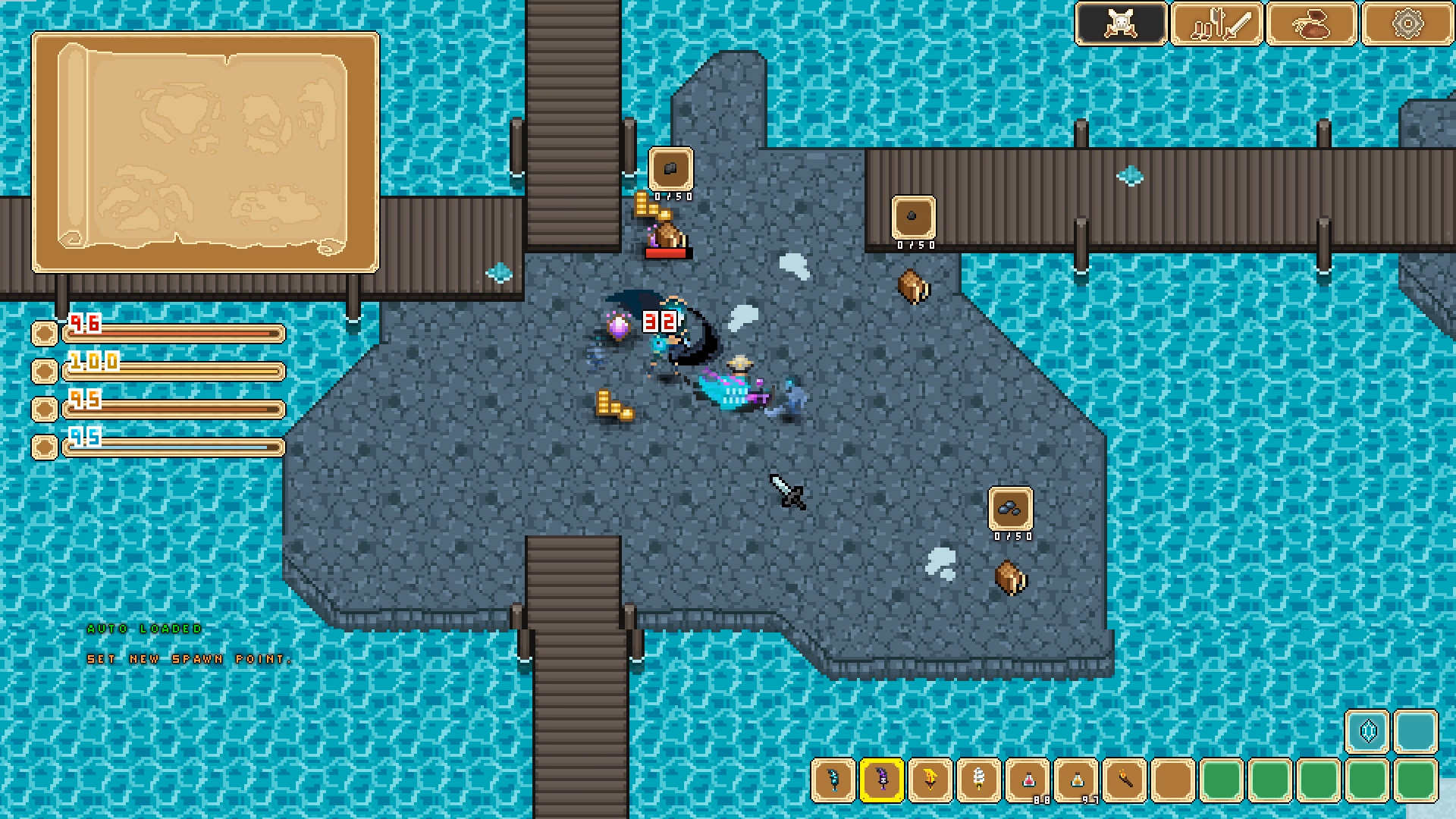Click the 0/50 ore deposit marker lower right
Screen dimensions: 1456x819
tap(1011, 508)
